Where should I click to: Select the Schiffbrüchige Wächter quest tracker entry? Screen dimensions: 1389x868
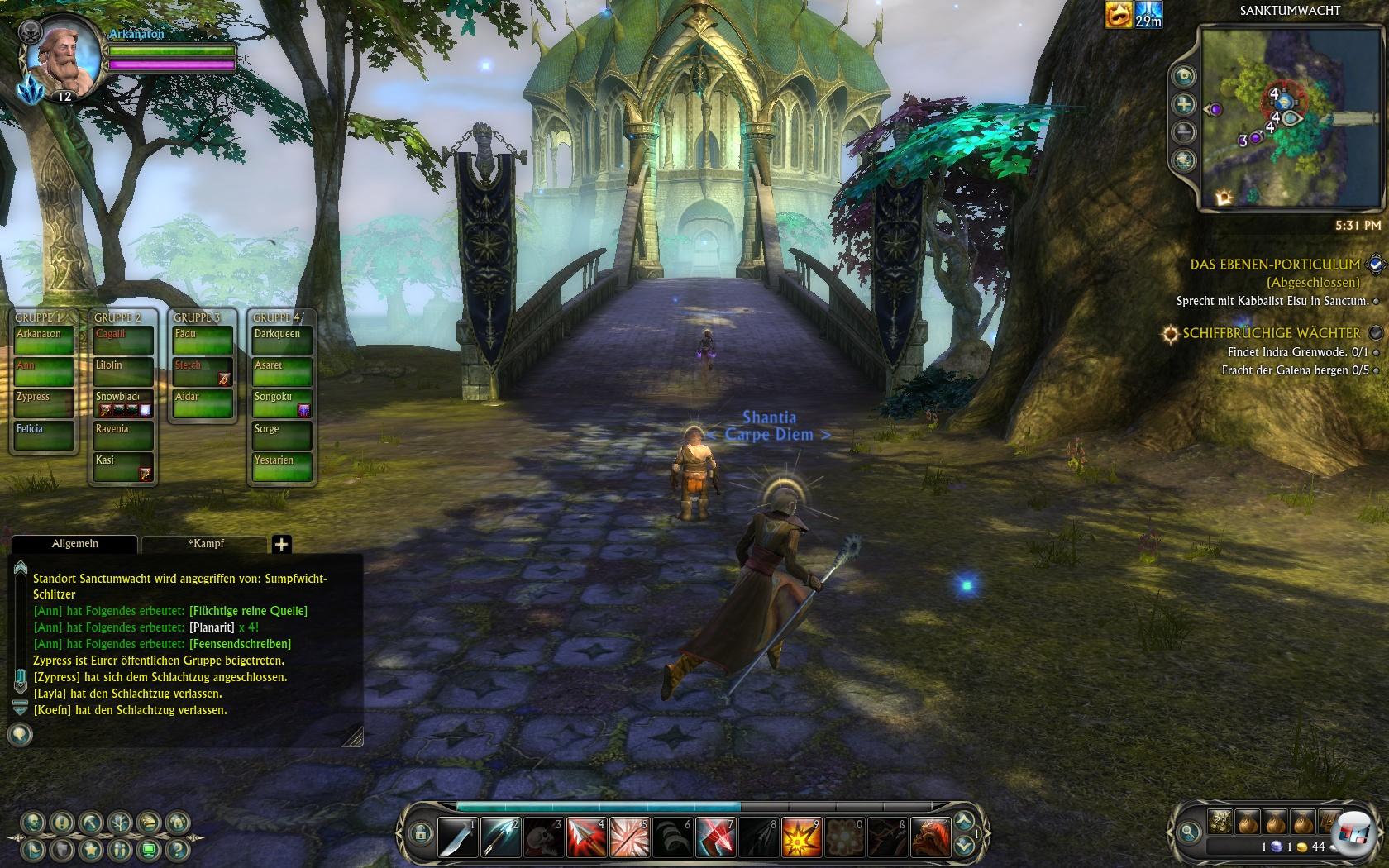(1271, 333)
